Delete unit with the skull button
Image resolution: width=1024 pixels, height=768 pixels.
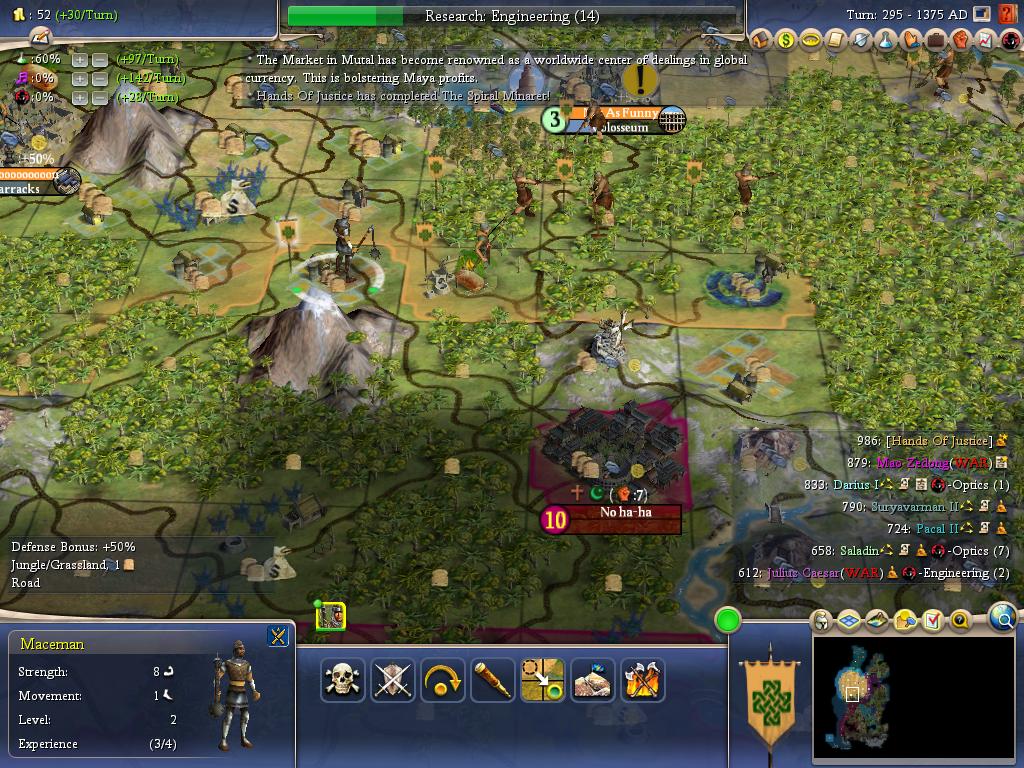coord(343,680)
